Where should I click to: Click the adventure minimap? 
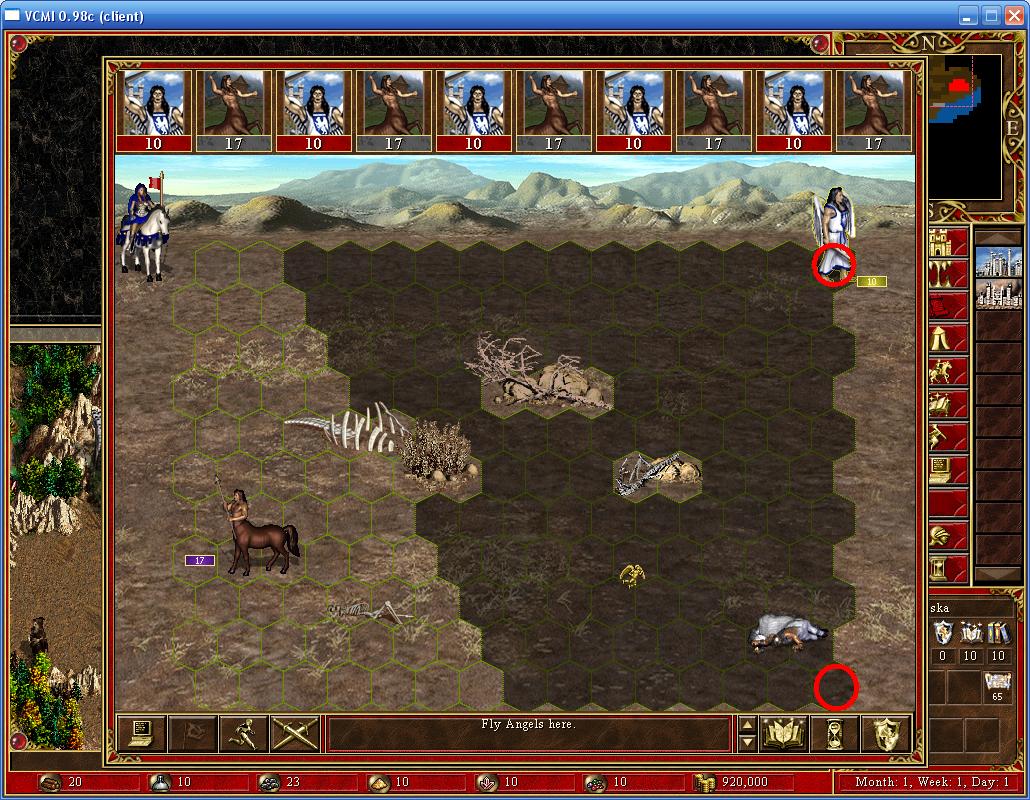[964, 125]
